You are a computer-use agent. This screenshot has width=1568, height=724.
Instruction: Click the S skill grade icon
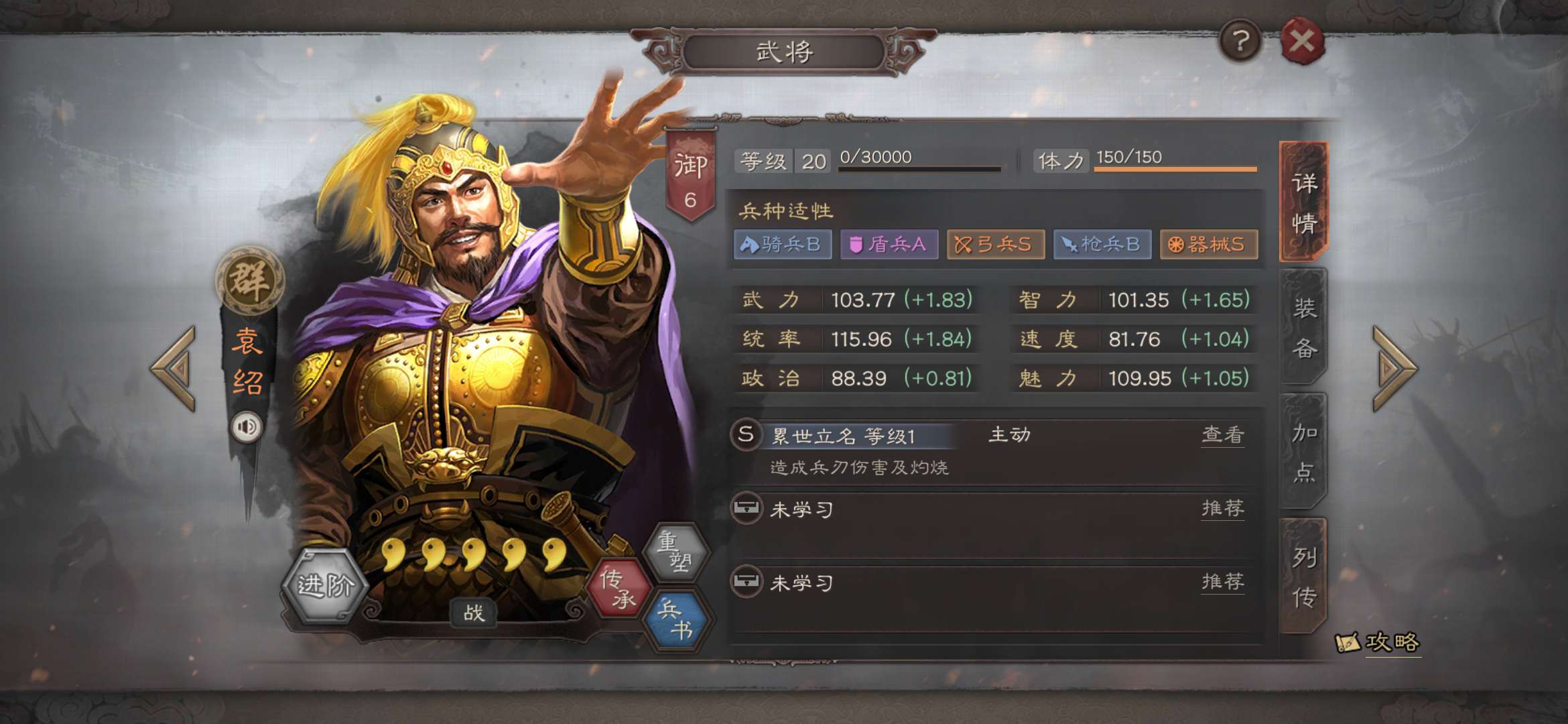[746, 434]
